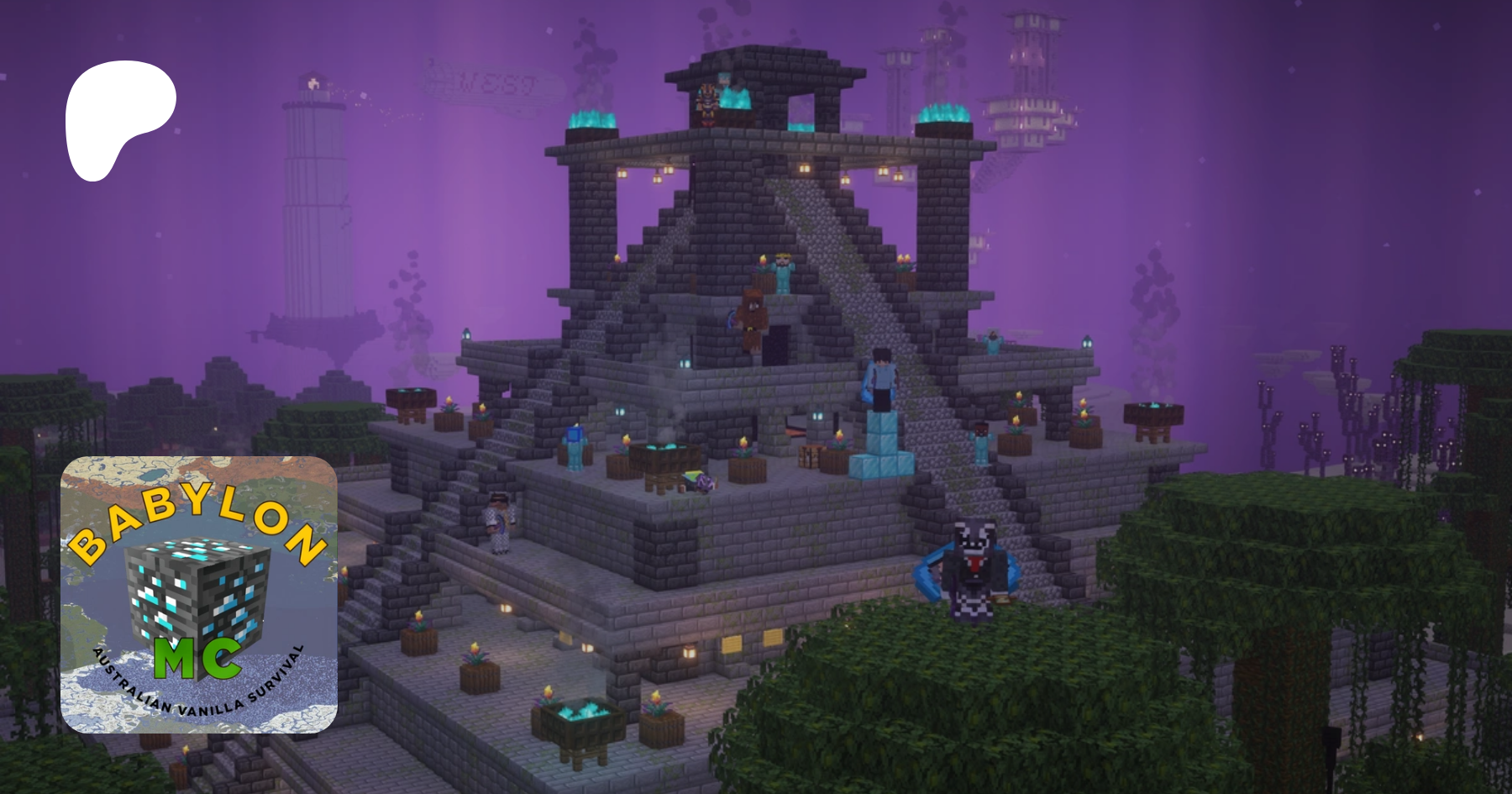Open the Babylon MC server avatar
This screenshot has height=794, width=1512.
[199, 594]
